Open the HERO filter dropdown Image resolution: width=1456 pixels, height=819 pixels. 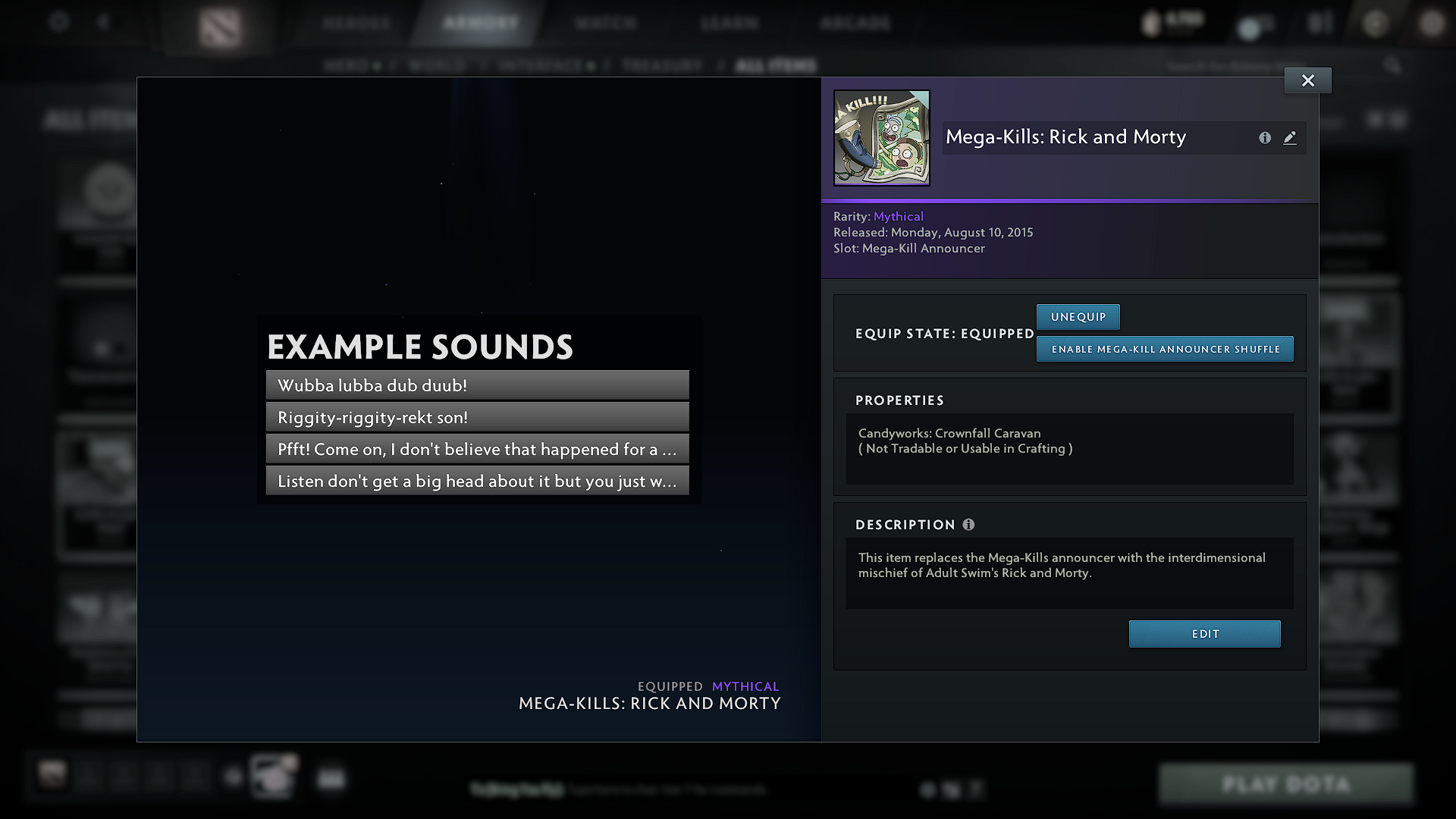(x=353, y=65)
